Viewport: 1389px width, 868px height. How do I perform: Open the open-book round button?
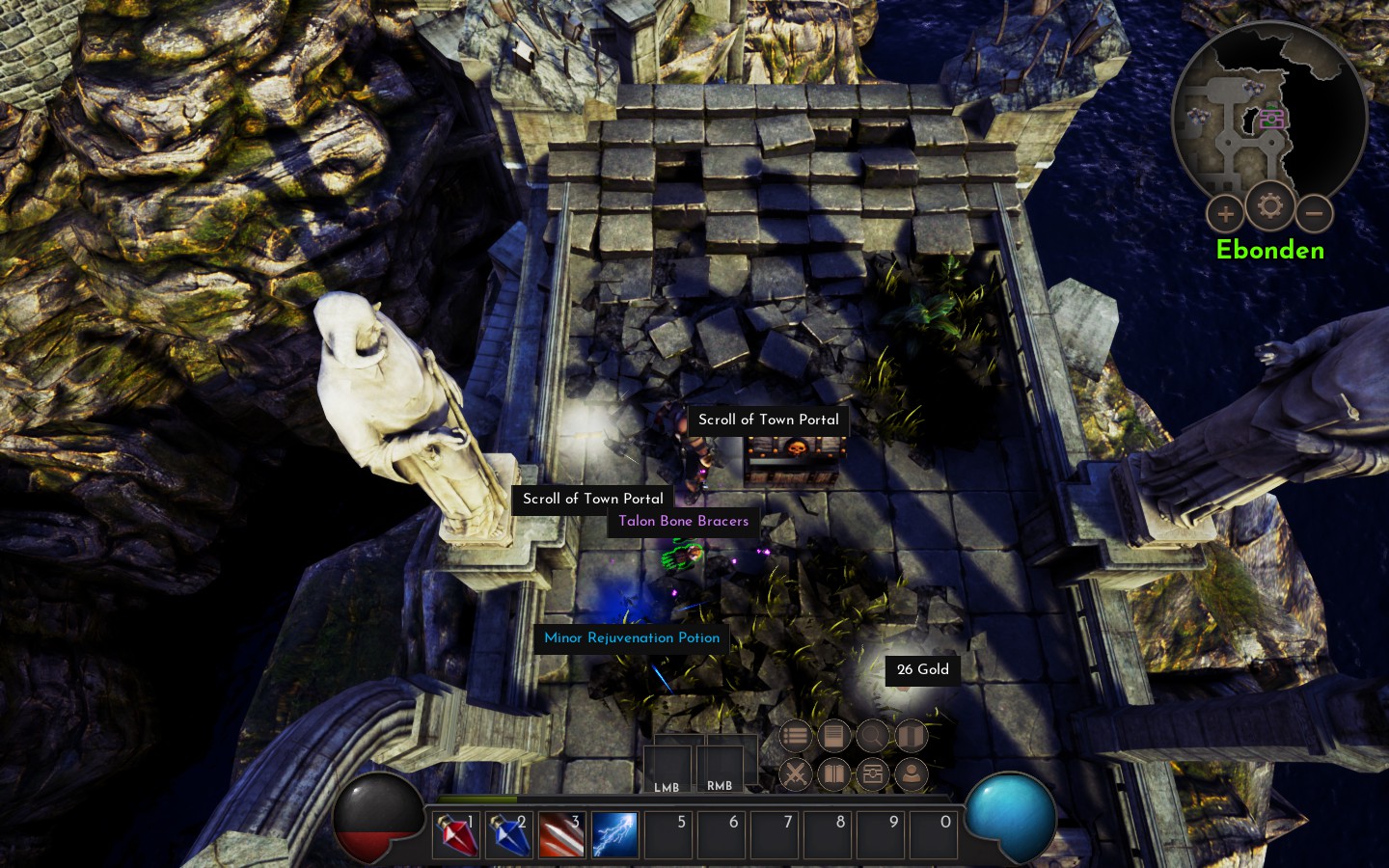[833, 773]
